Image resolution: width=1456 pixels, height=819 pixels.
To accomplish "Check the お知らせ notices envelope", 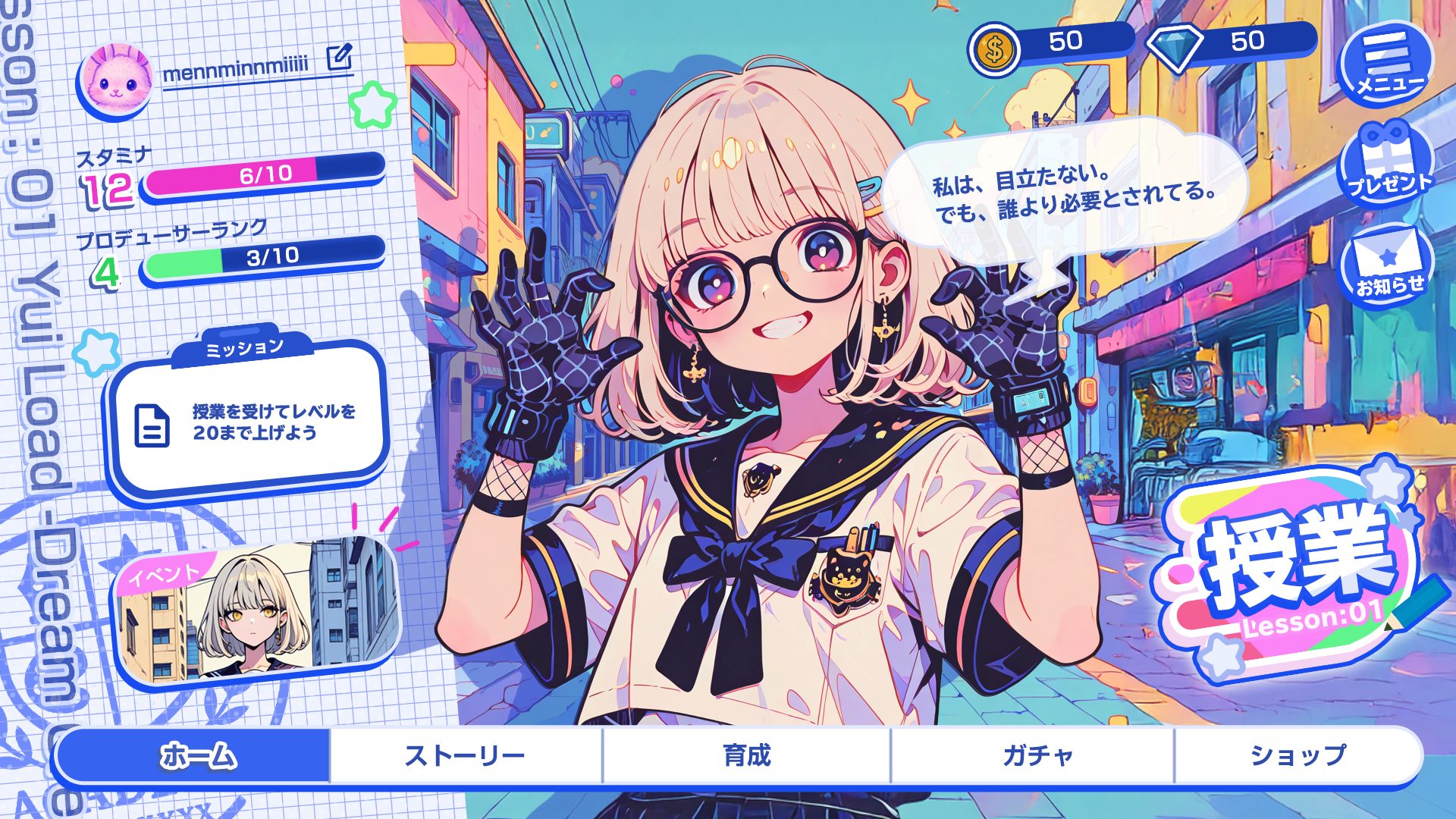I will (x=1387, y=265).
